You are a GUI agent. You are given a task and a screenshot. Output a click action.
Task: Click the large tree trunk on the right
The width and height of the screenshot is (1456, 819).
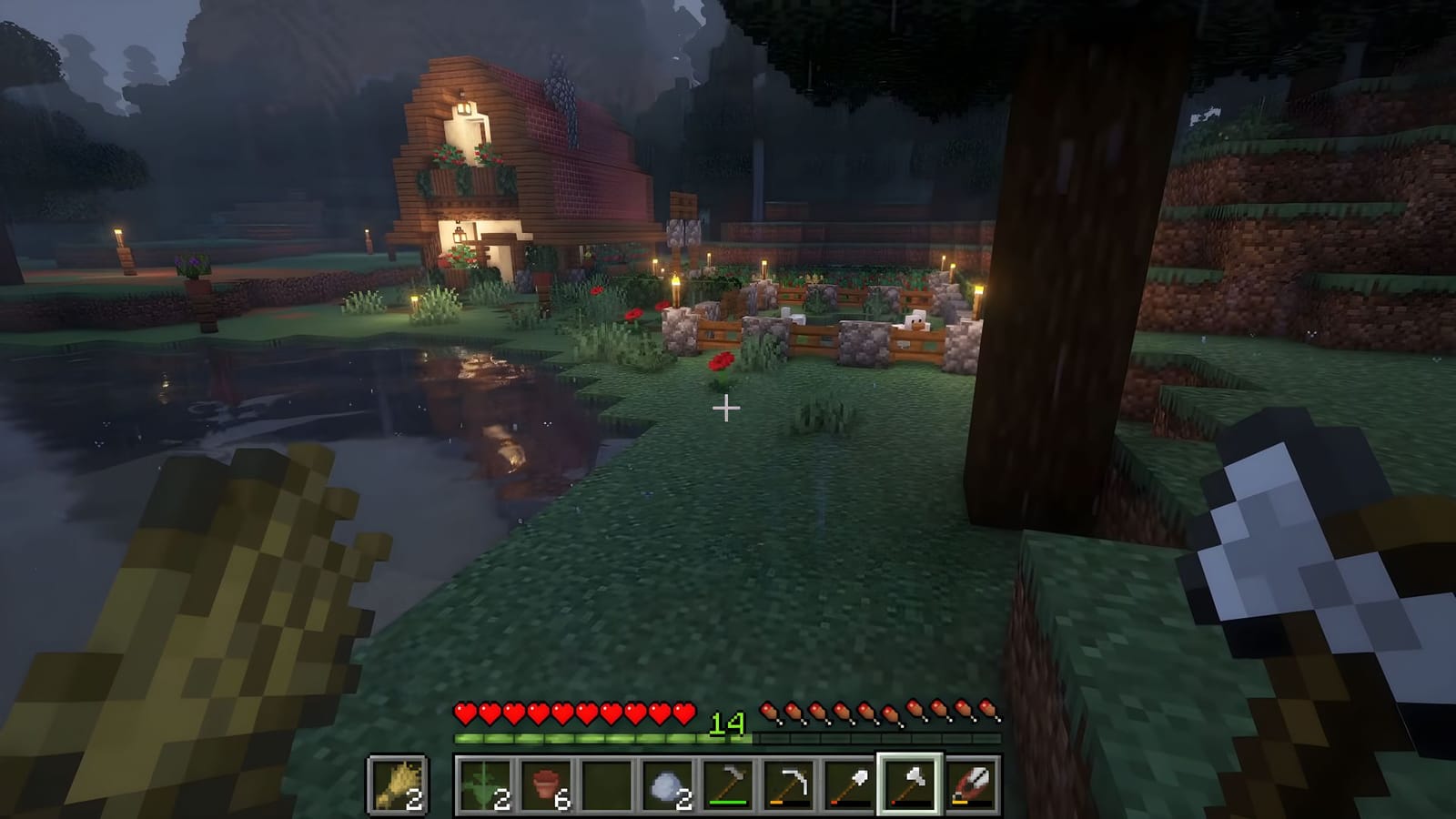click(x=1046, y=273)
